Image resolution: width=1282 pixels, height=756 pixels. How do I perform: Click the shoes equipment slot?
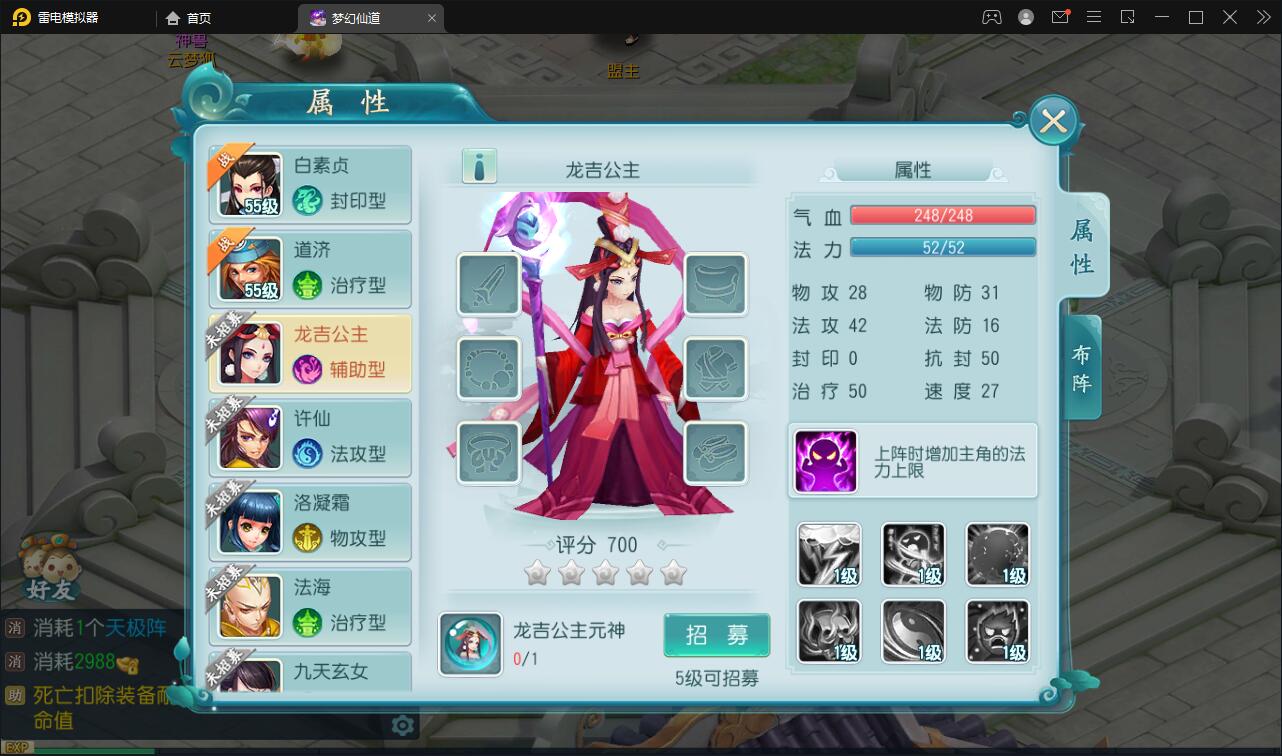click(716, 452)
